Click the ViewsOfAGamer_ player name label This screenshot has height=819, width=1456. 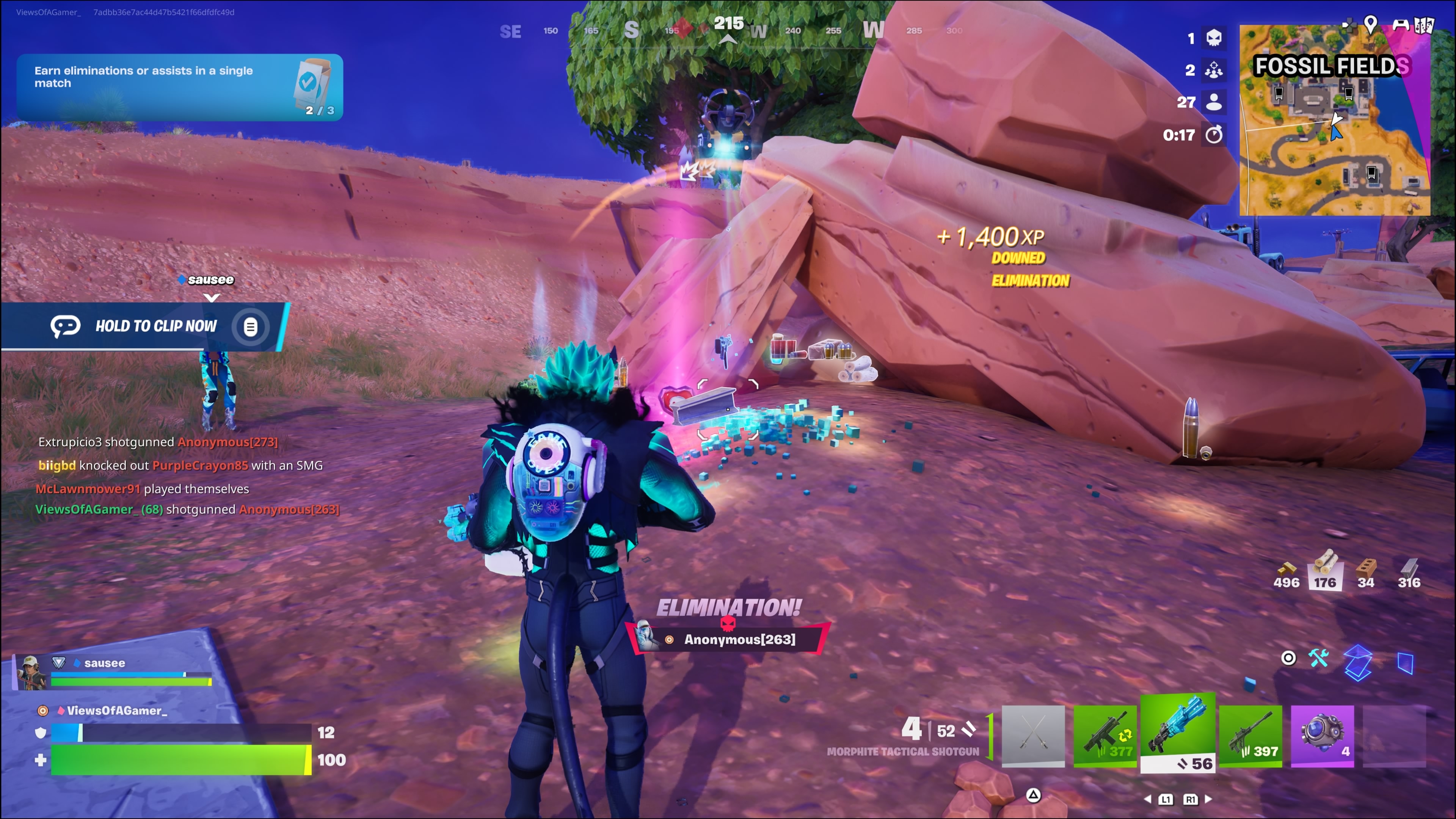click(117, 711)
